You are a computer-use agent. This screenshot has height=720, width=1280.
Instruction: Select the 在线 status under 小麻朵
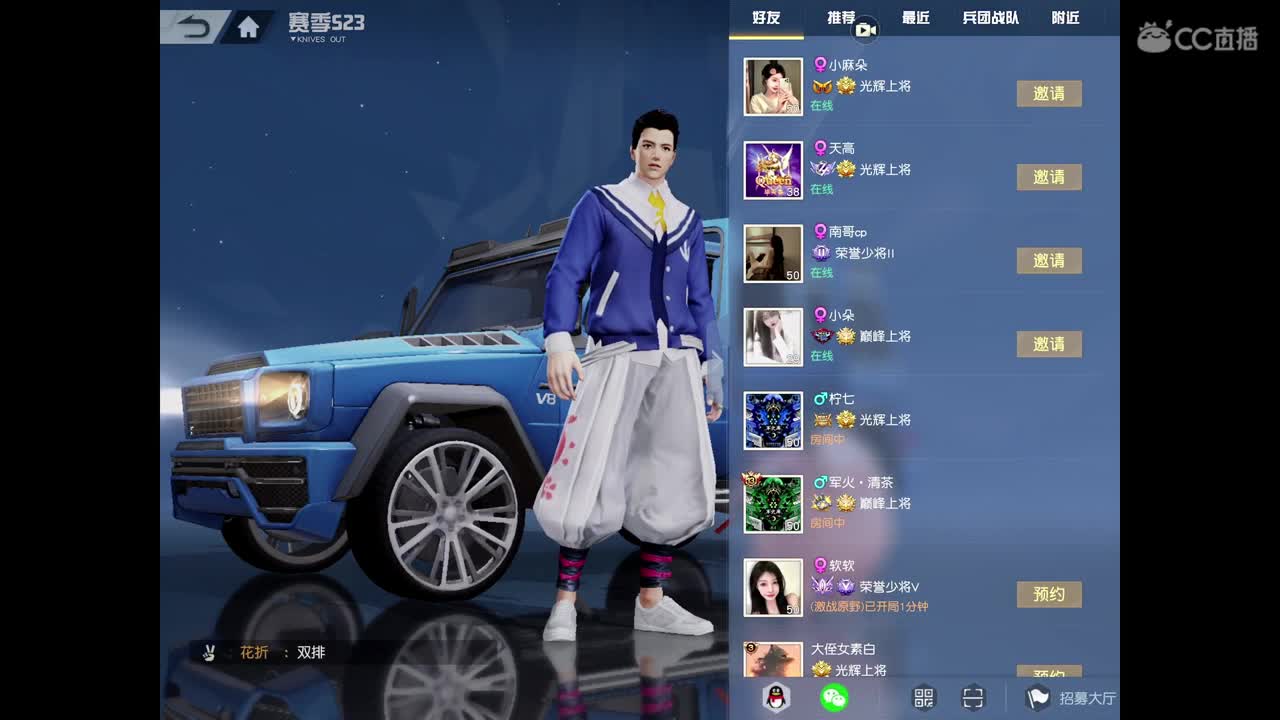(x=823, y=105)
